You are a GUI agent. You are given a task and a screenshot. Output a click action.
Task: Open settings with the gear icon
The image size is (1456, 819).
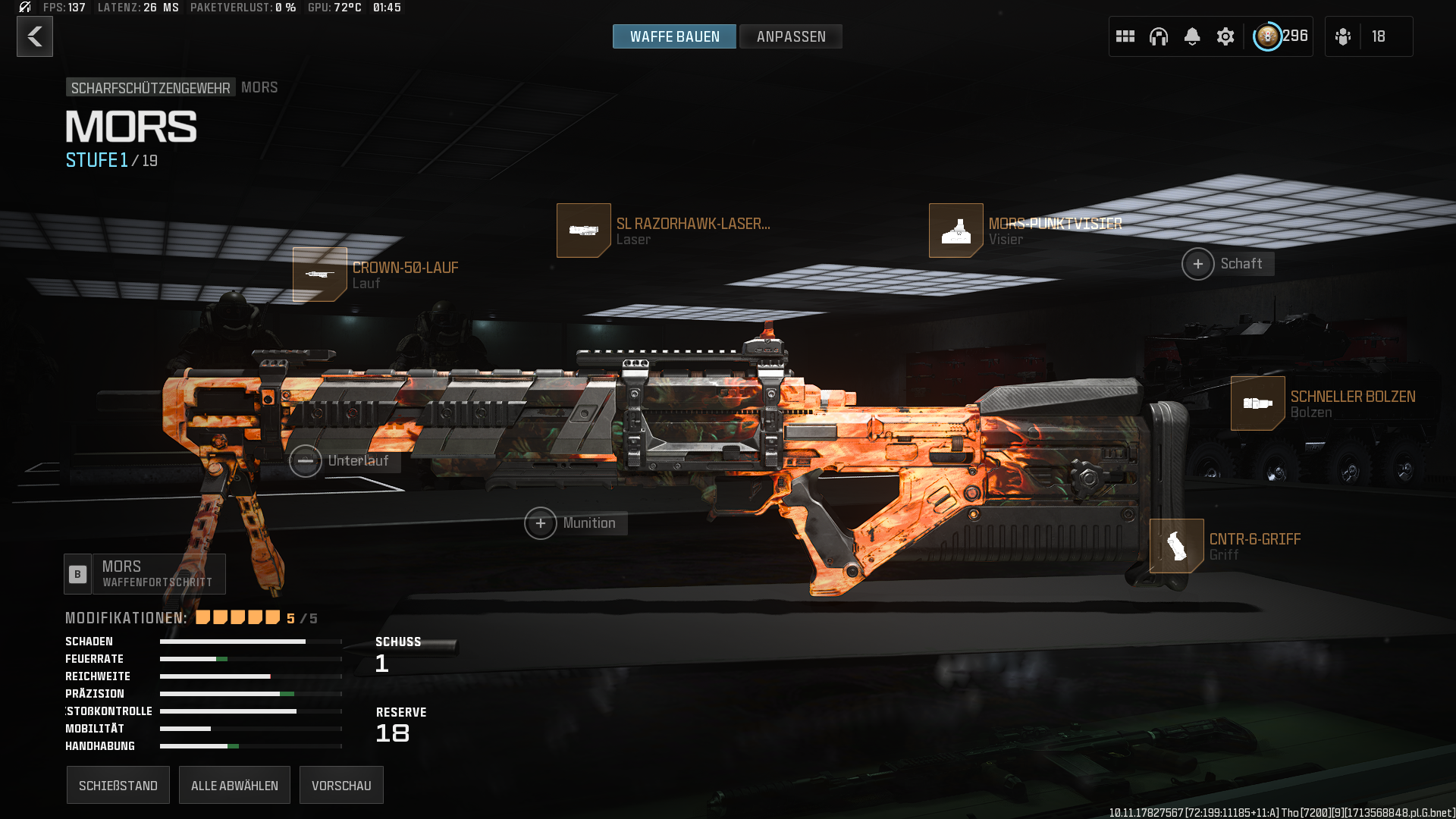pos(1225,36)
